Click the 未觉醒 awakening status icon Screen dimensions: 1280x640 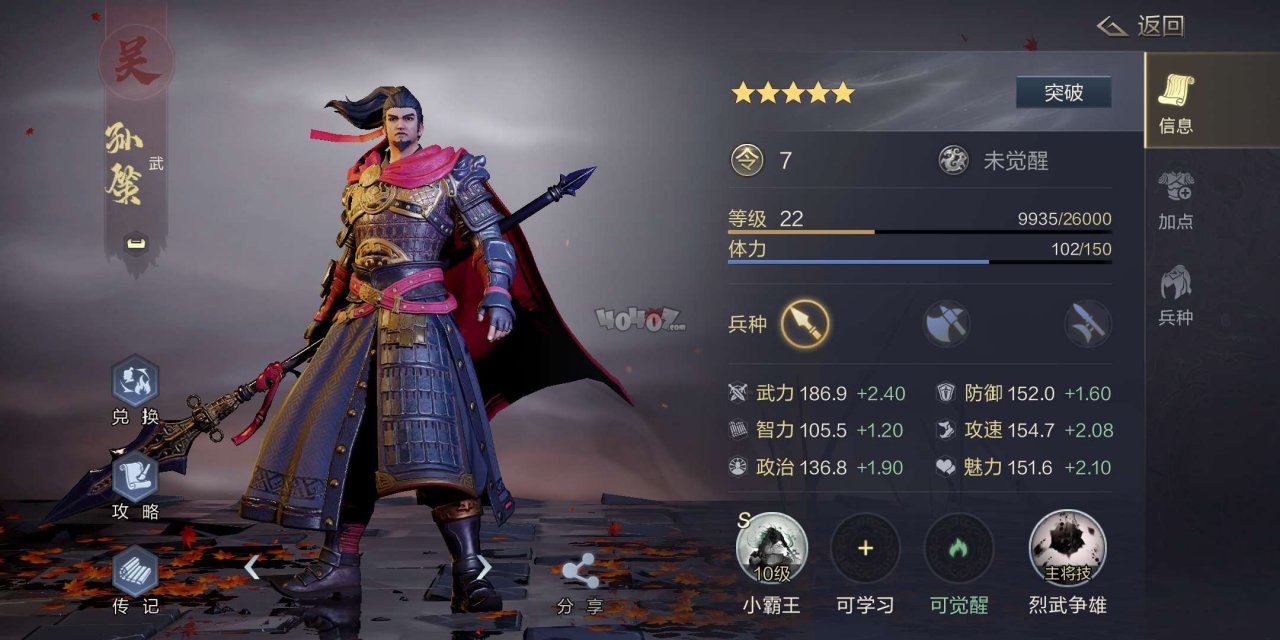(x=953, y=160)
